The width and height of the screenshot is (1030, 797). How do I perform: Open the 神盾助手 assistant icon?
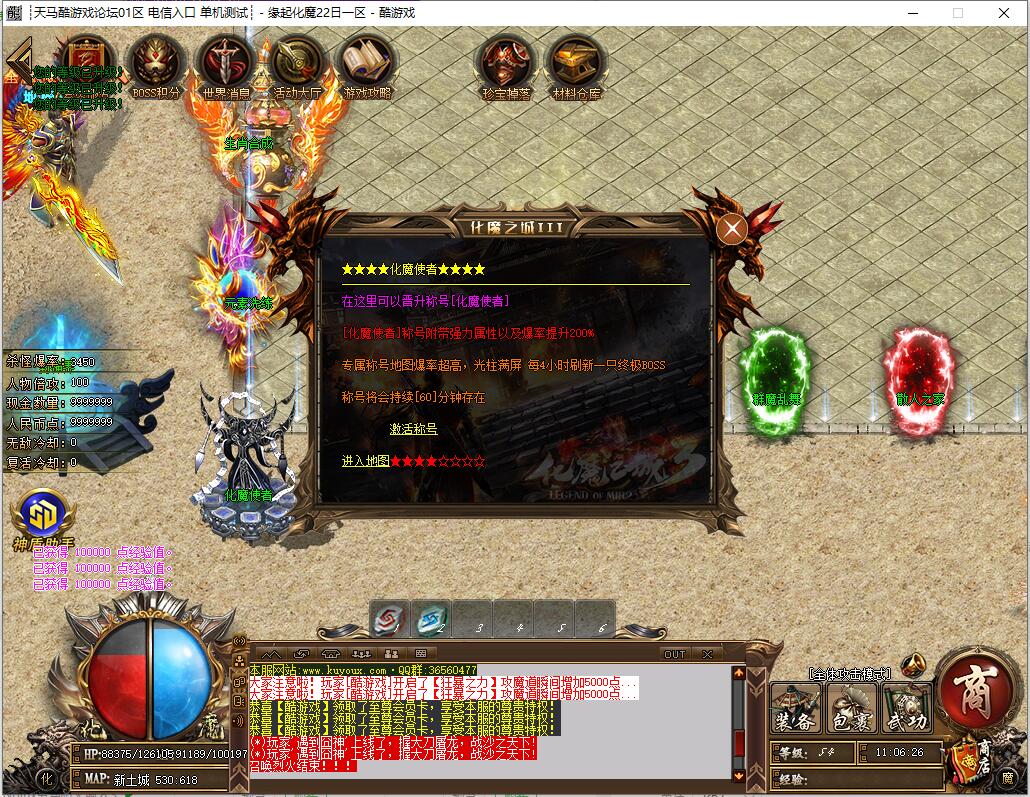click(43, 517)
